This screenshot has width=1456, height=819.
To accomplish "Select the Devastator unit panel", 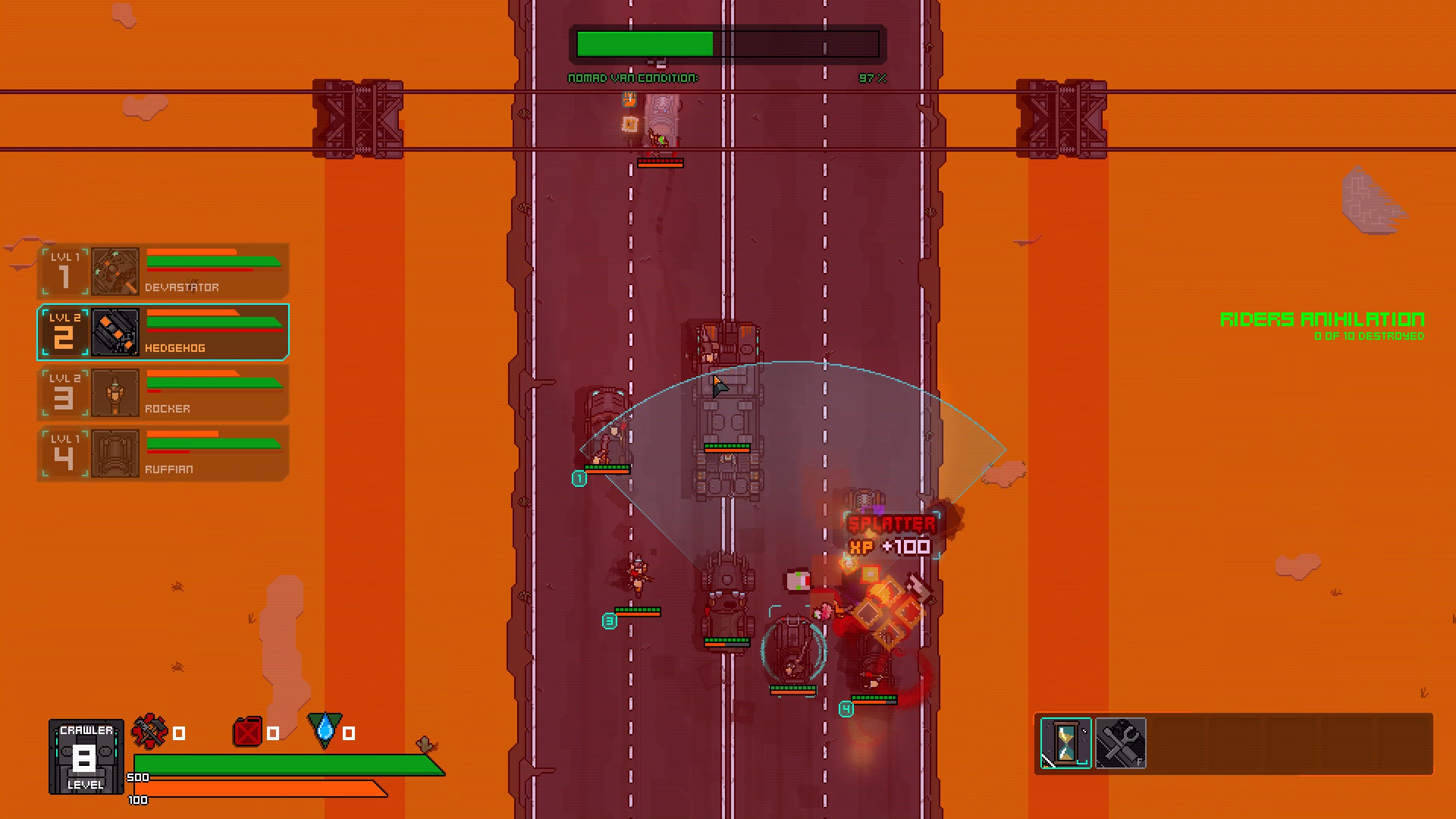I will 163,271.
